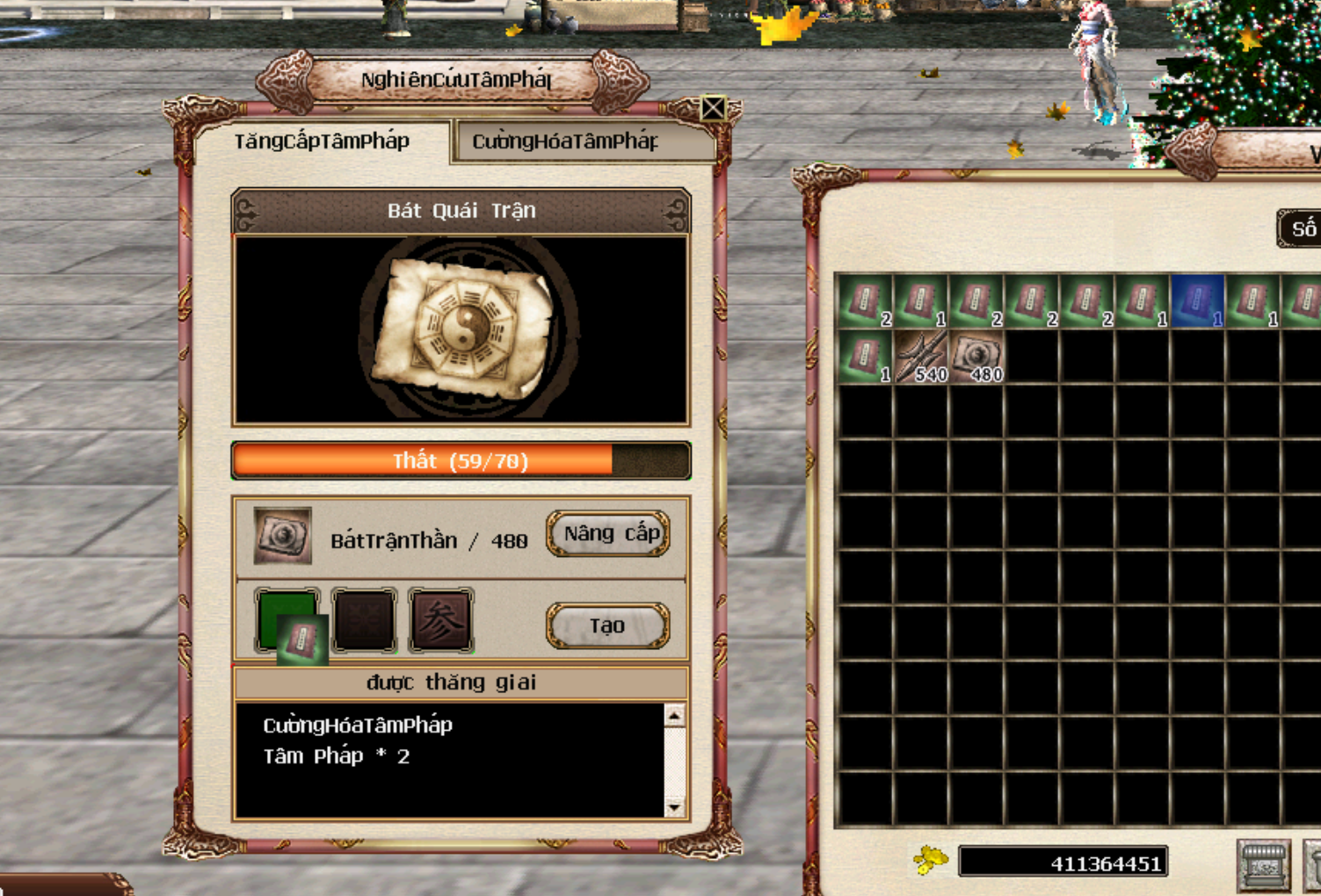Select the BátTrậnThần material icon
The image size is (1321, 896).
[282, 535]
